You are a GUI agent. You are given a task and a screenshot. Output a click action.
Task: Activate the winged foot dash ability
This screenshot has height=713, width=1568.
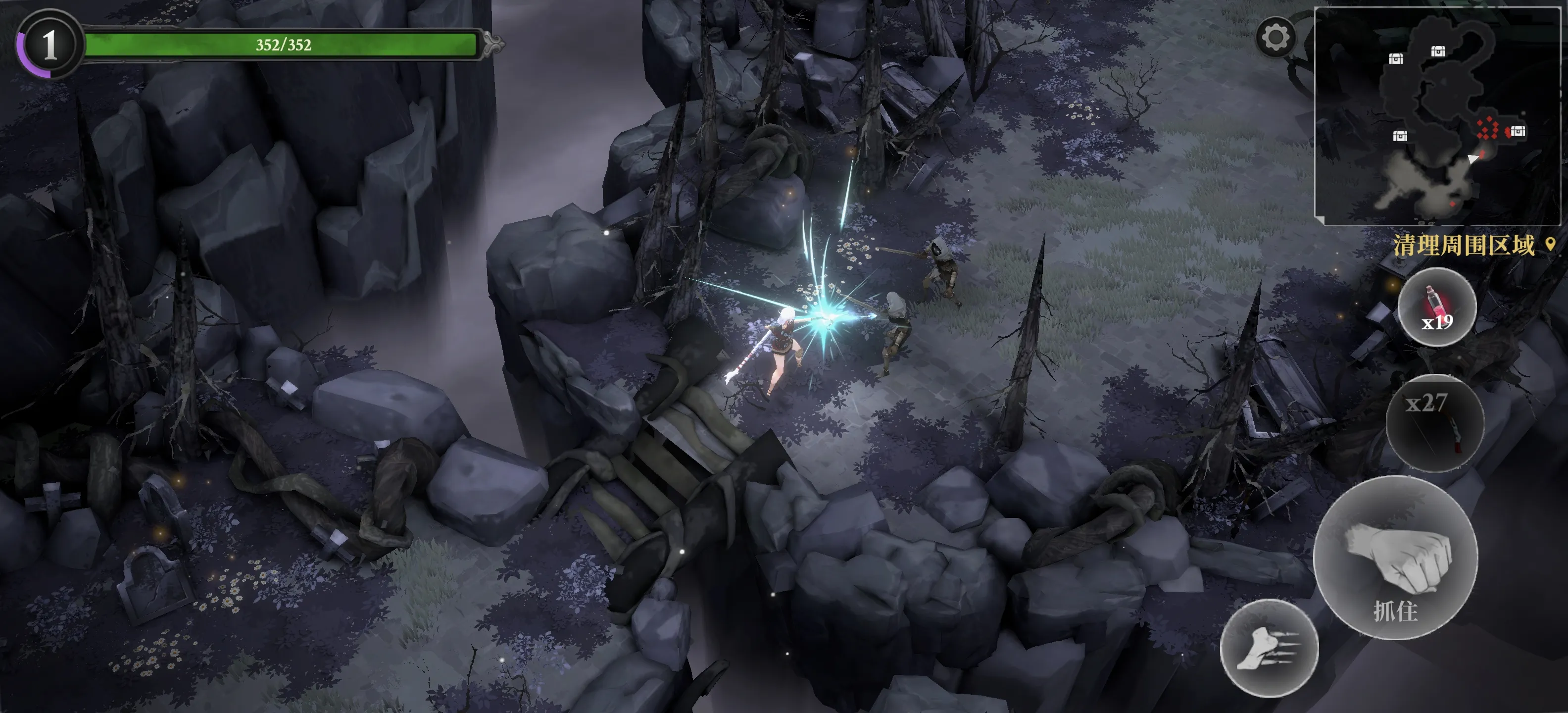(x=1269, y=648)
